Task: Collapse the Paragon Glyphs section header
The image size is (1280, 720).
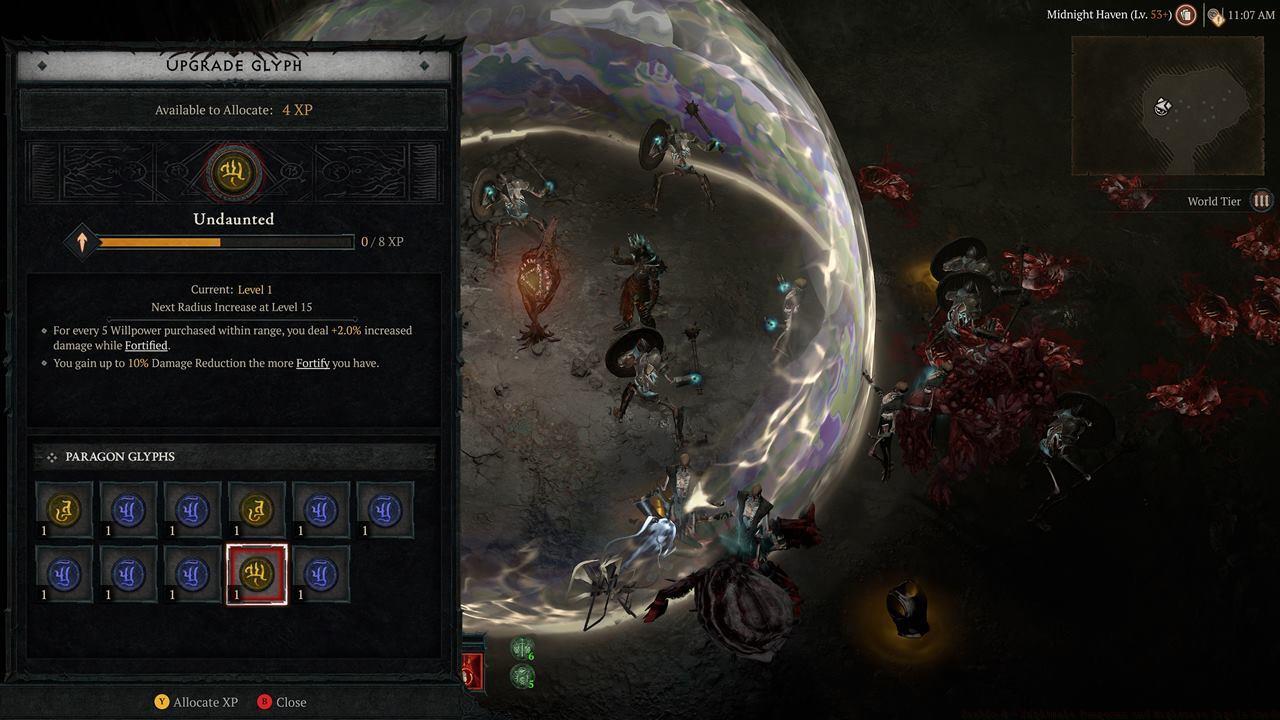Action: pyautogui.click(x=120, y=457)
